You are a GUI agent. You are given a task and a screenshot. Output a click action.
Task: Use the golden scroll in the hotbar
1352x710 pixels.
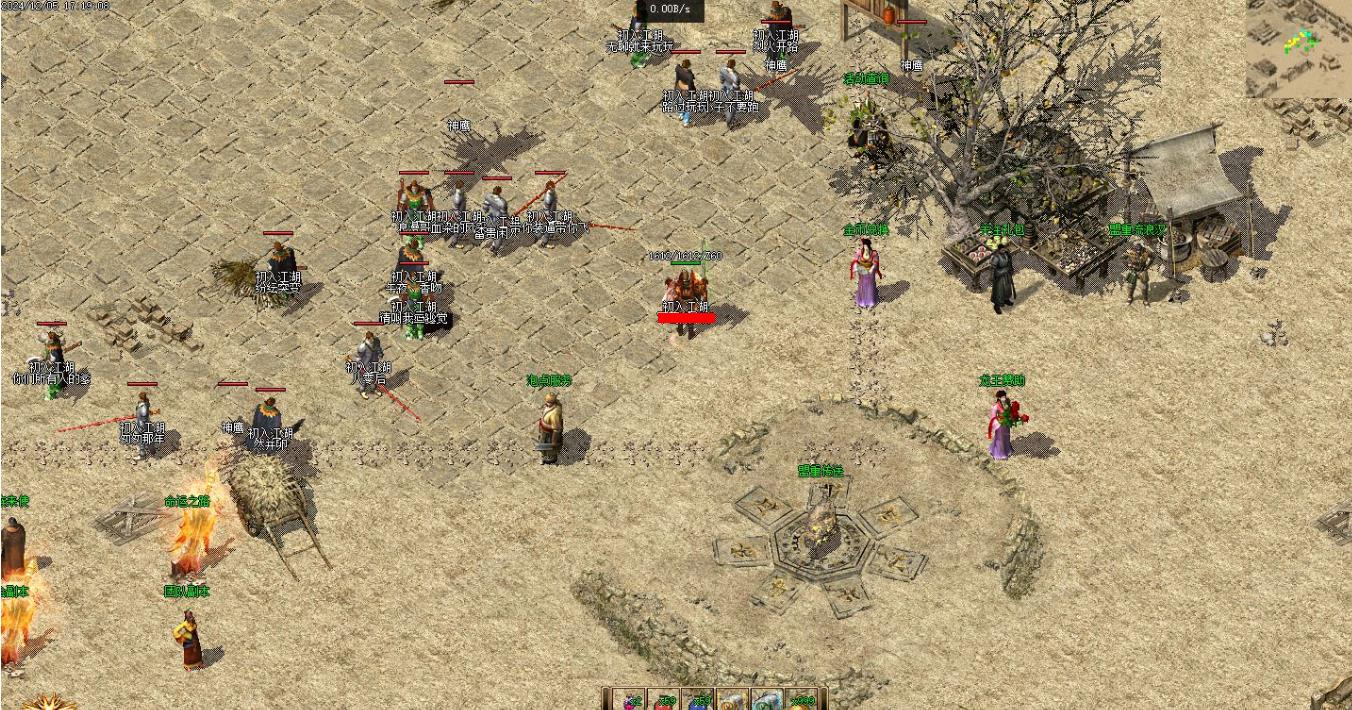pos(733,702)
